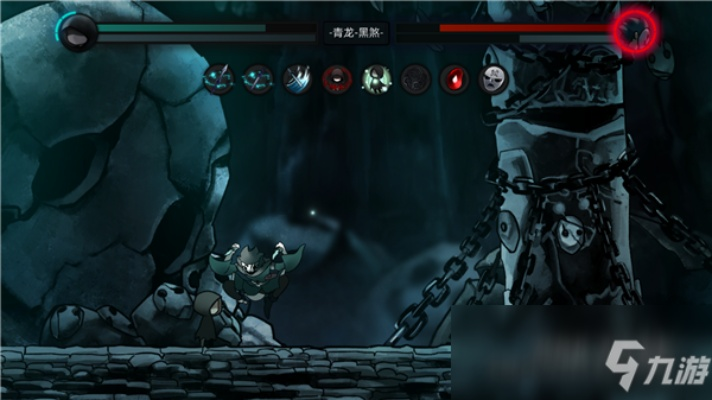The image size is (712, 400).
Task: Use the green glowing shadow figure skill
Action: [376, 78]
